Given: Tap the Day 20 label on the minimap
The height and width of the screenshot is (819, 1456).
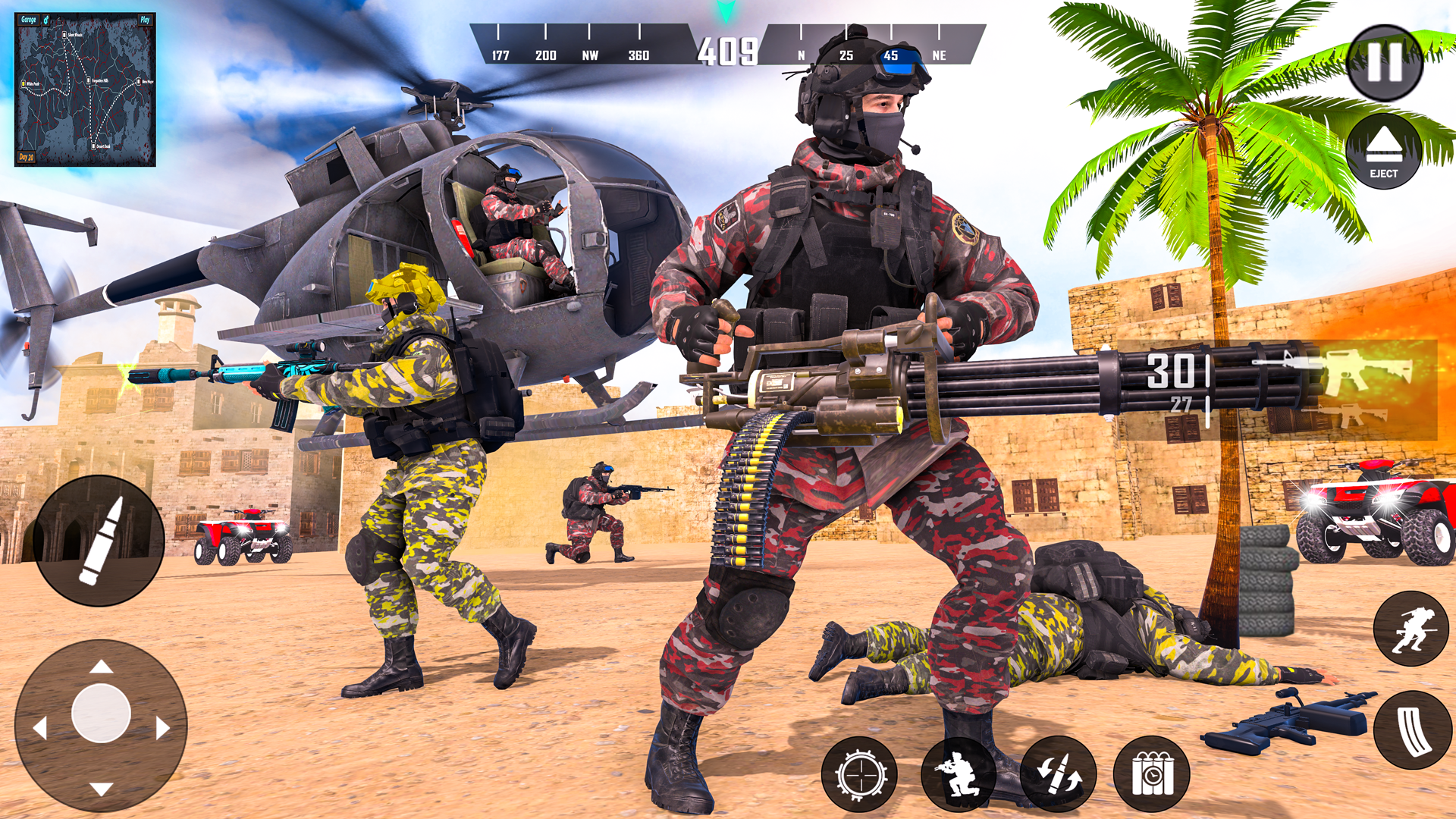Looking at the screenshot, I should (27, 155).
